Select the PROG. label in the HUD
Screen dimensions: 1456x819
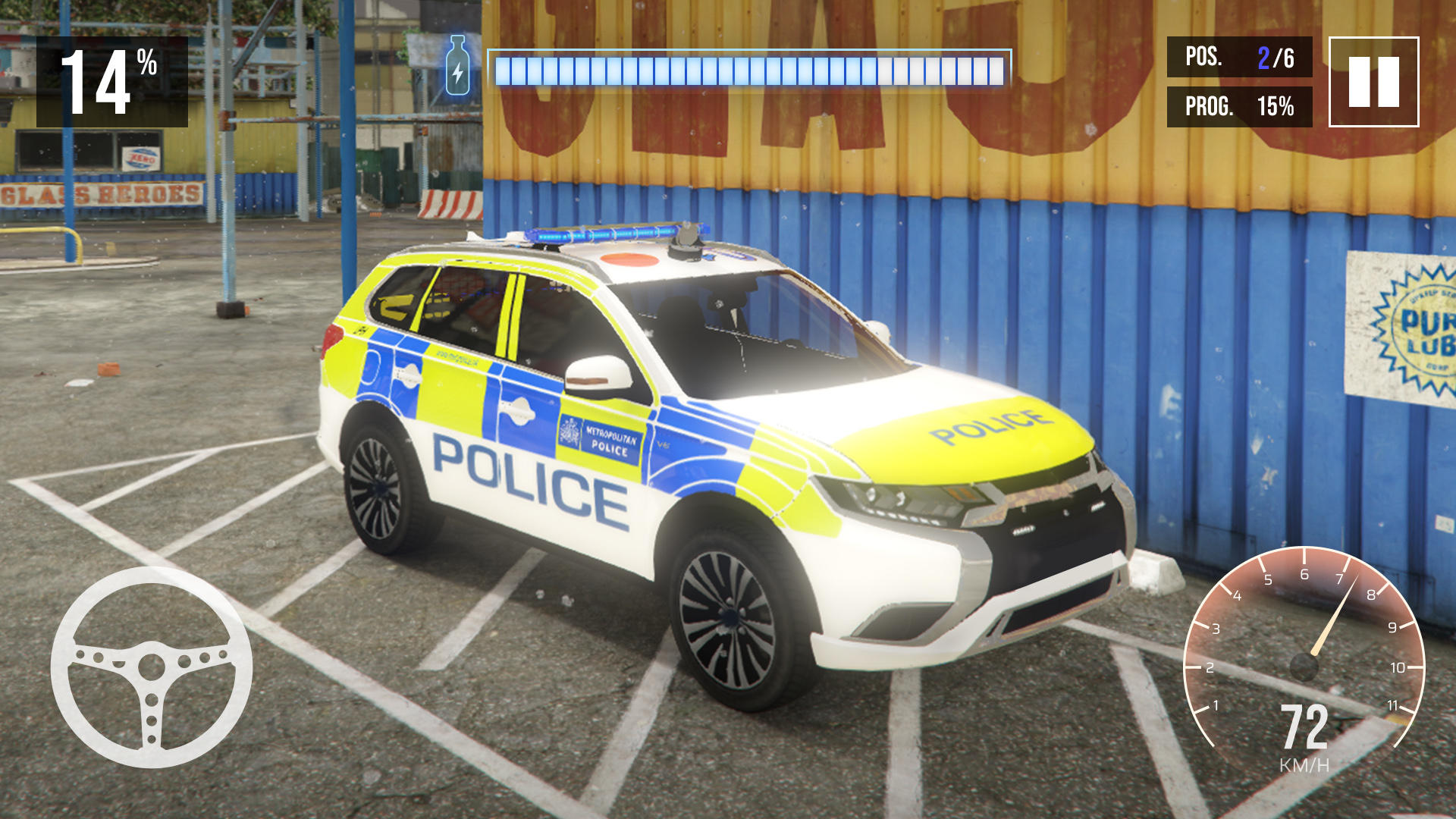pos(1208,107)
